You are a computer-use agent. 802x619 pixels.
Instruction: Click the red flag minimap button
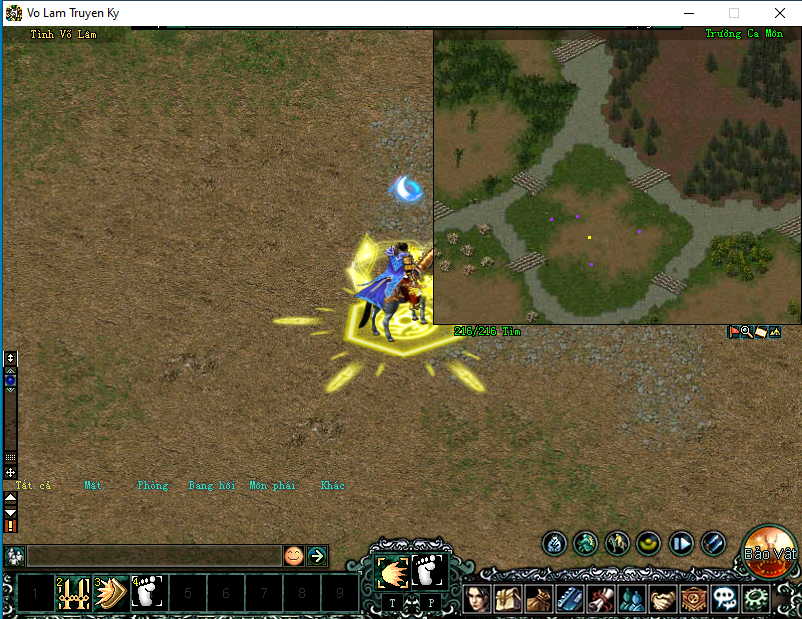(x=733, y=332)
